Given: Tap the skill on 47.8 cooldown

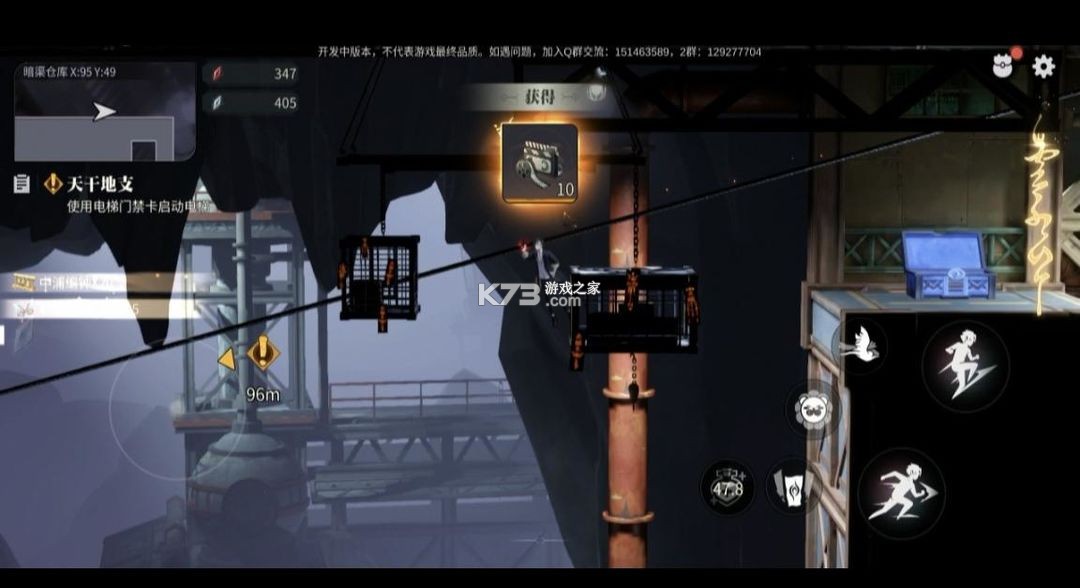Looking at the screenshot, I should [727, 488].
